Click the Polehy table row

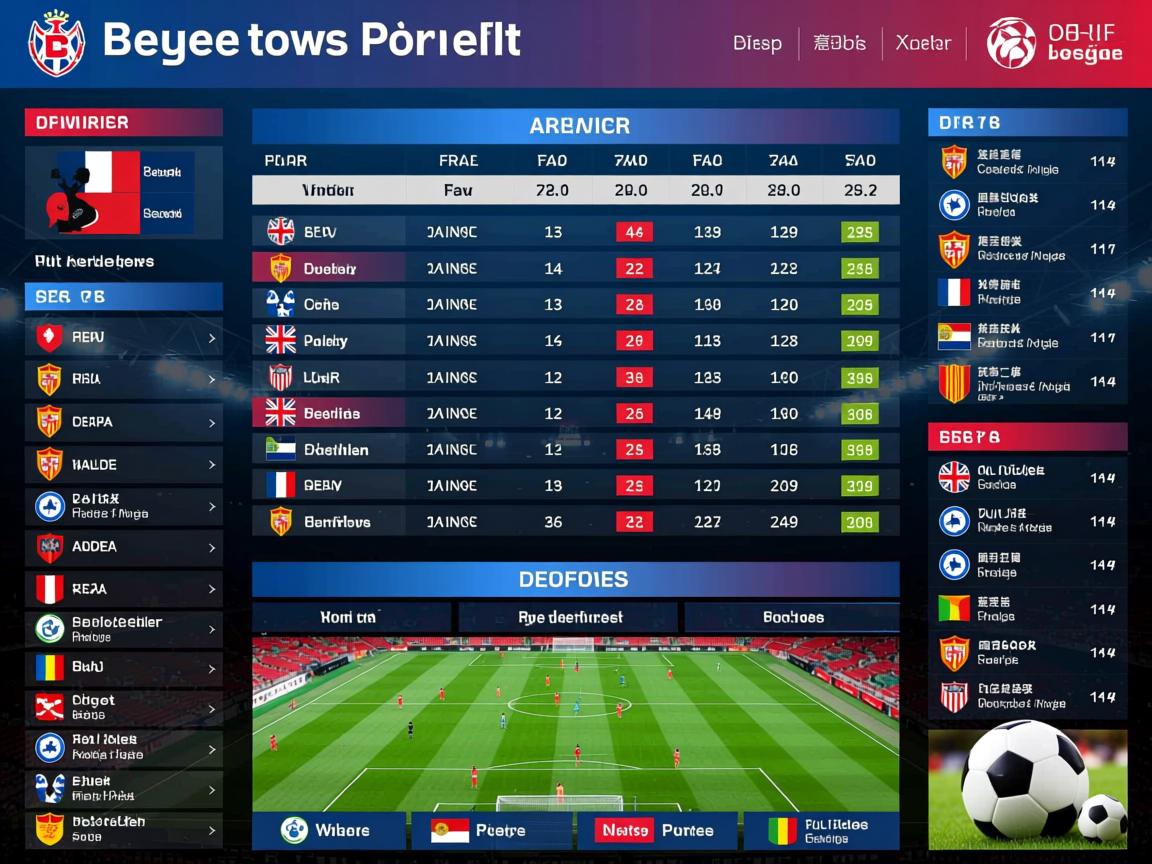(575, 341)
